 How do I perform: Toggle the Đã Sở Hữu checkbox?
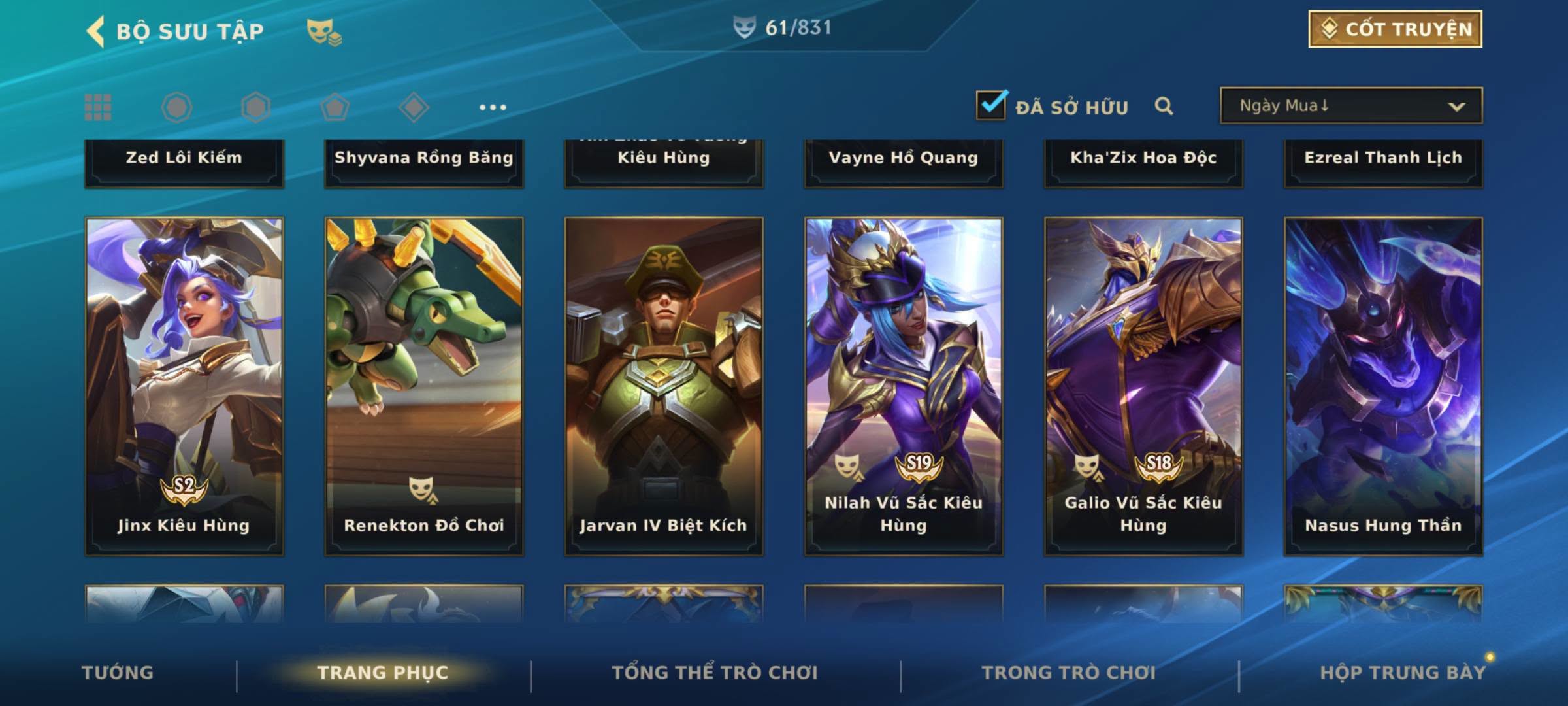point(991,105)
